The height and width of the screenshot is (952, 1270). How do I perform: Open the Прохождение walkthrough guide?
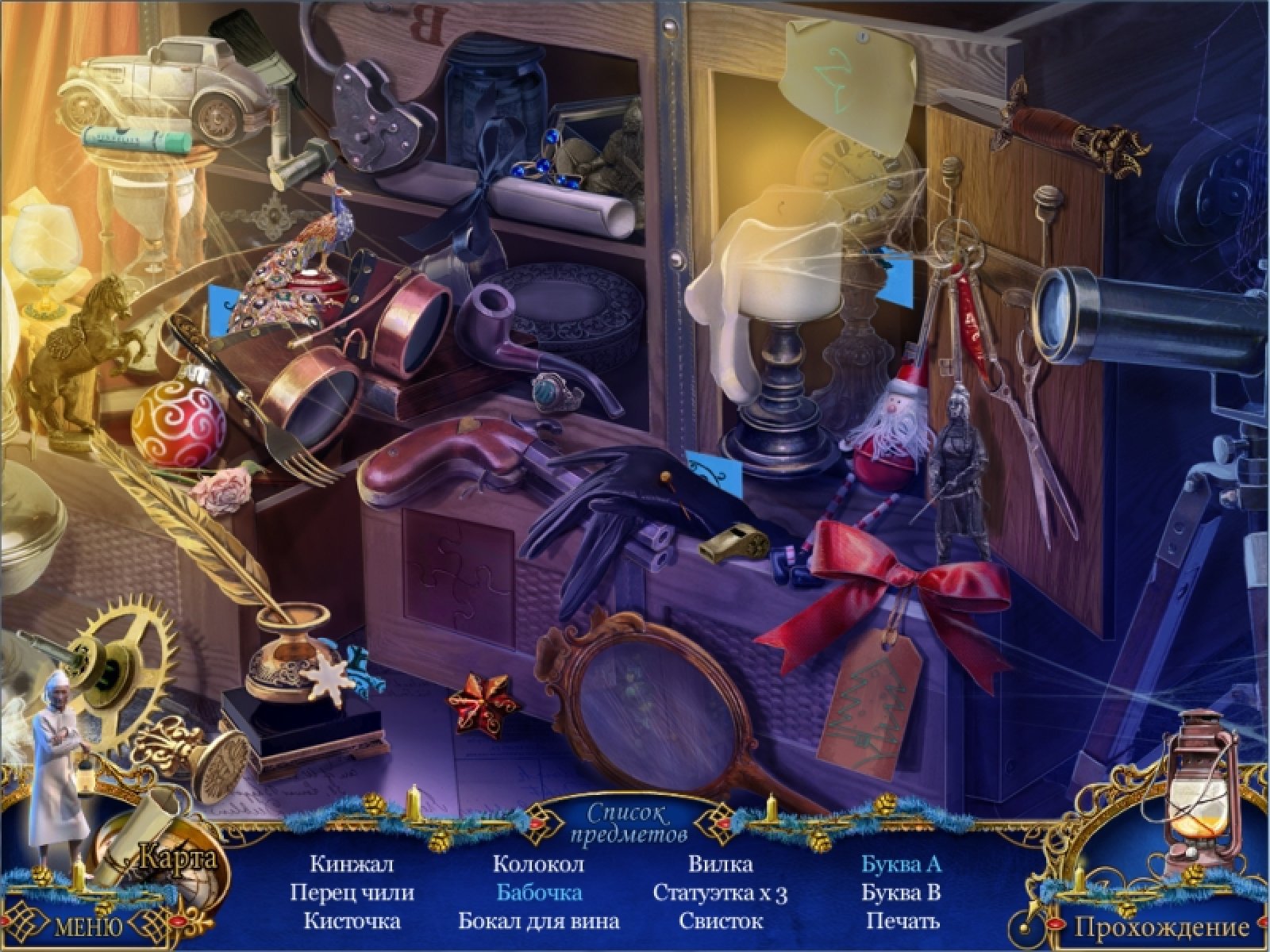pyautogui.click(x=1162, y=926)
